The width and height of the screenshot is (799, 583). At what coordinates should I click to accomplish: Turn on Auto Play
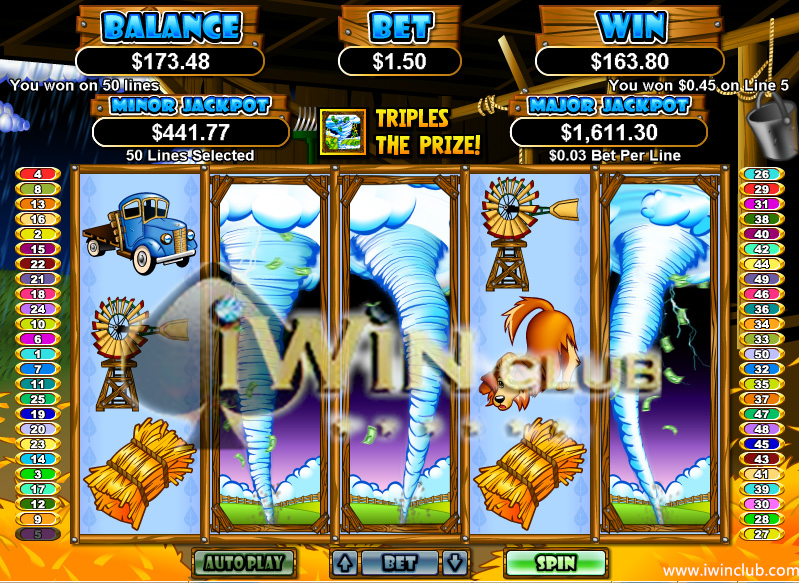pyautogui.click(x=243, y=562)
